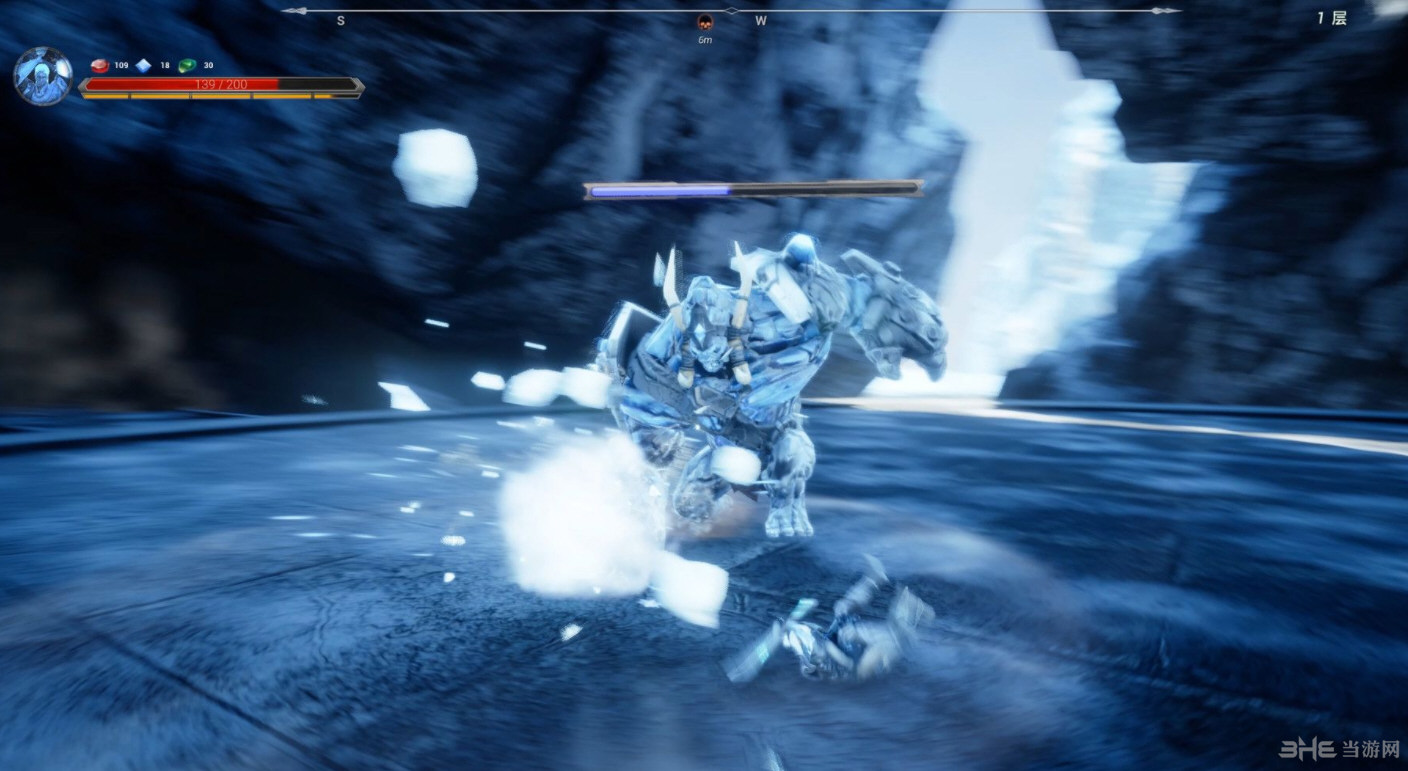Image resolution: width=1408 pixels, height=771 pixels.
Task: Click the character portrait in the HUD
Action: 43,77
